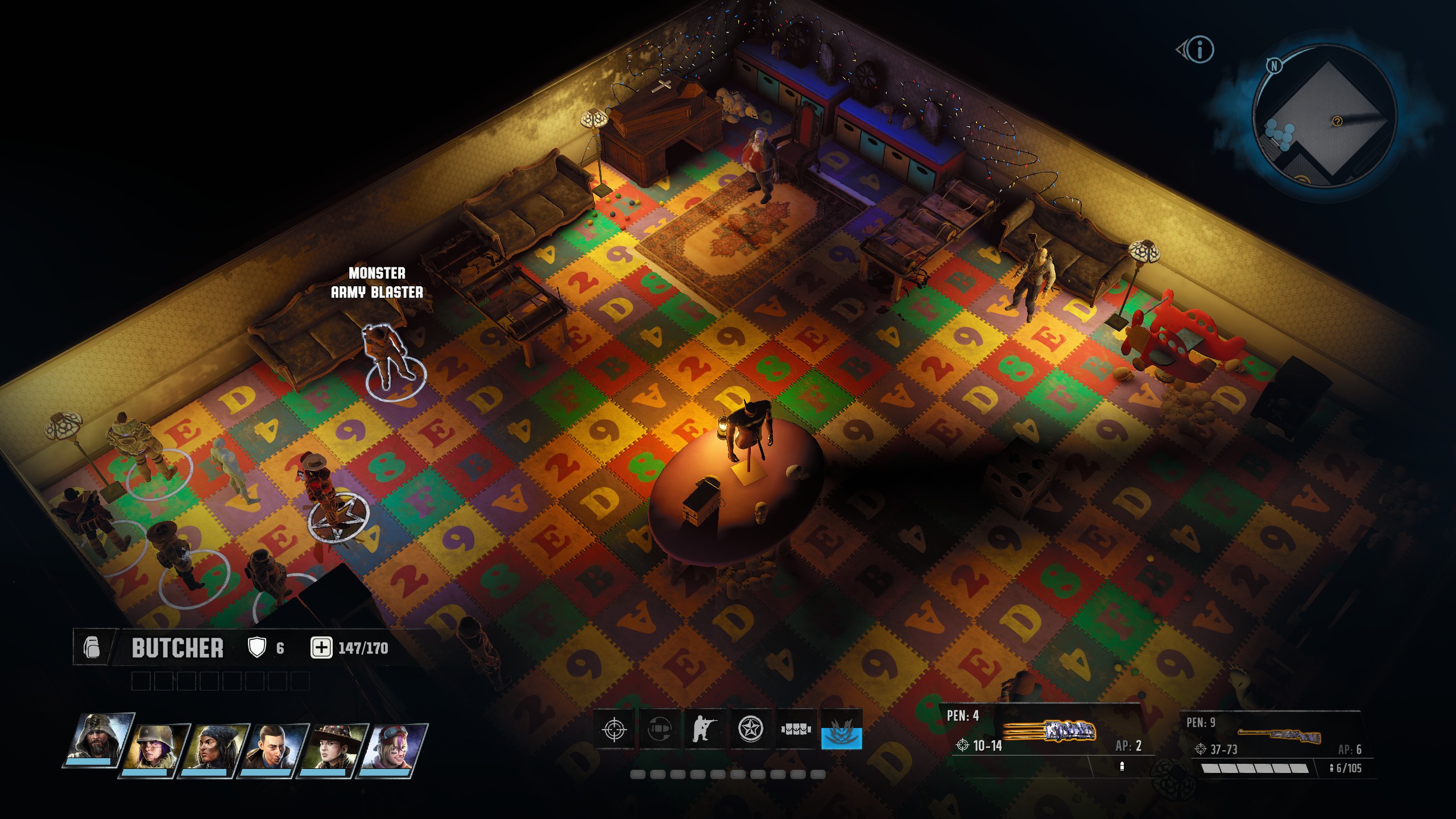The width and height of the screenshot is (1456, 819).
Task: Switch to the rifle weapon slot
Action: tap(1280, 736)
